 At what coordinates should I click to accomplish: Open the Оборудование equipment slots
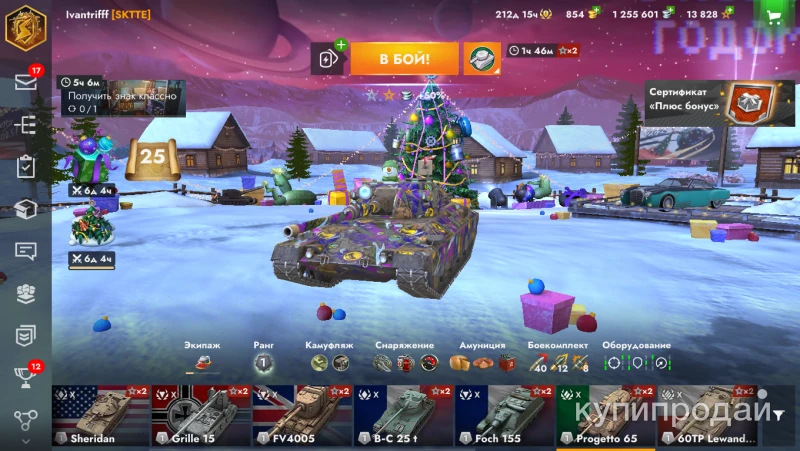pos(638,362)
